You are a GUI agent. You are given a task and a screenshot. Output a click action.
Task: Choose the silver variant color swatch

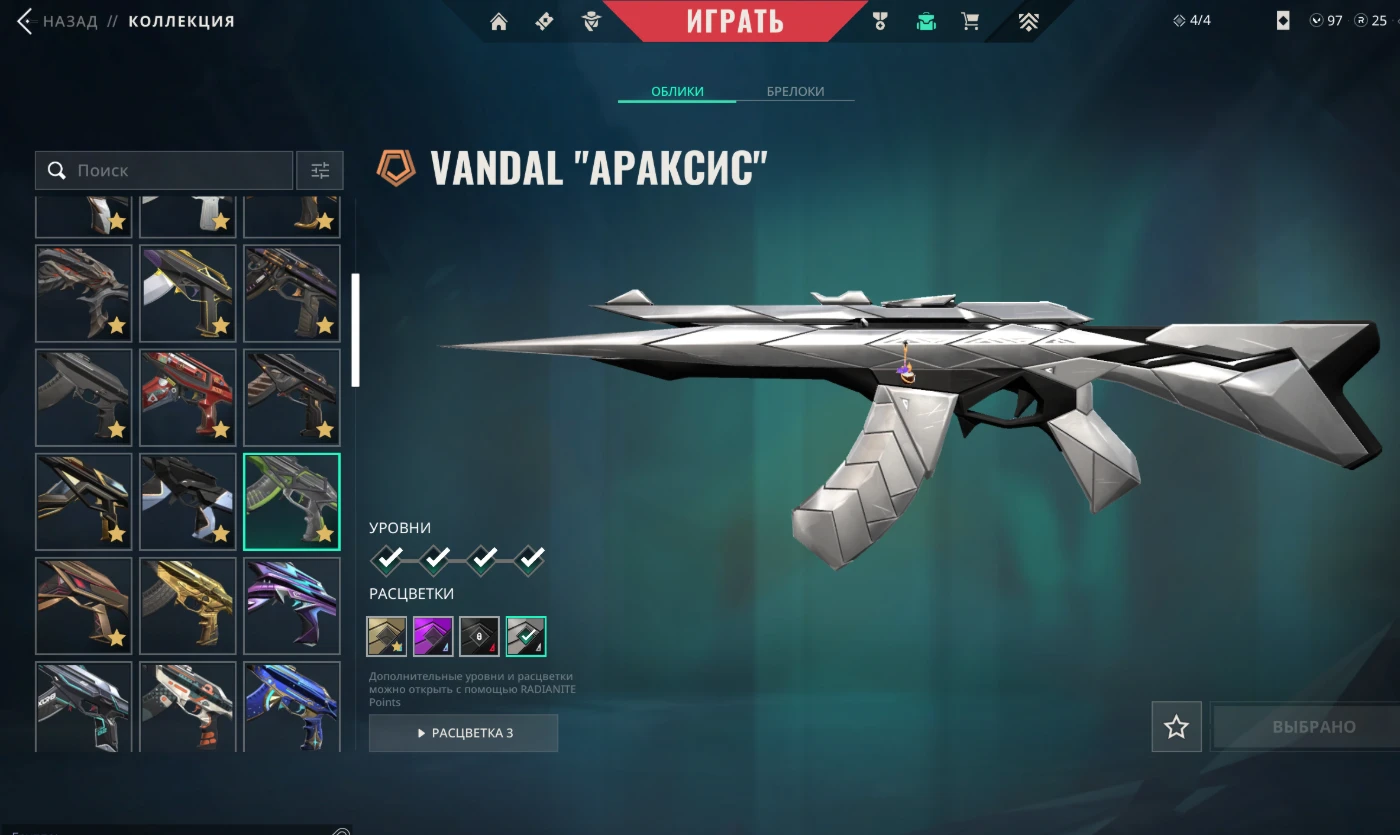526,636
